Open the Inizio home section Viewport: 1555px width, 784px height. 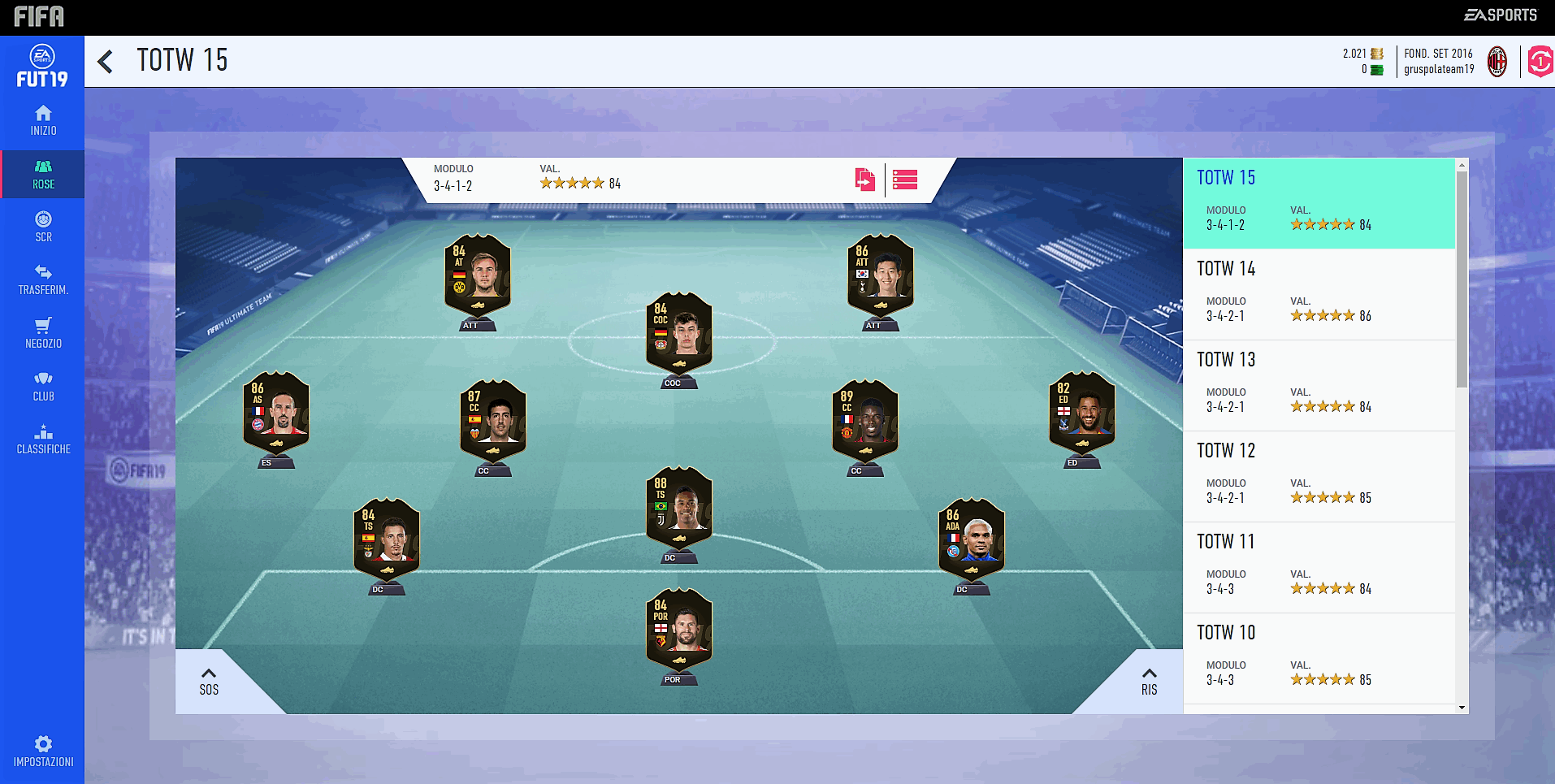click(43, 120)
